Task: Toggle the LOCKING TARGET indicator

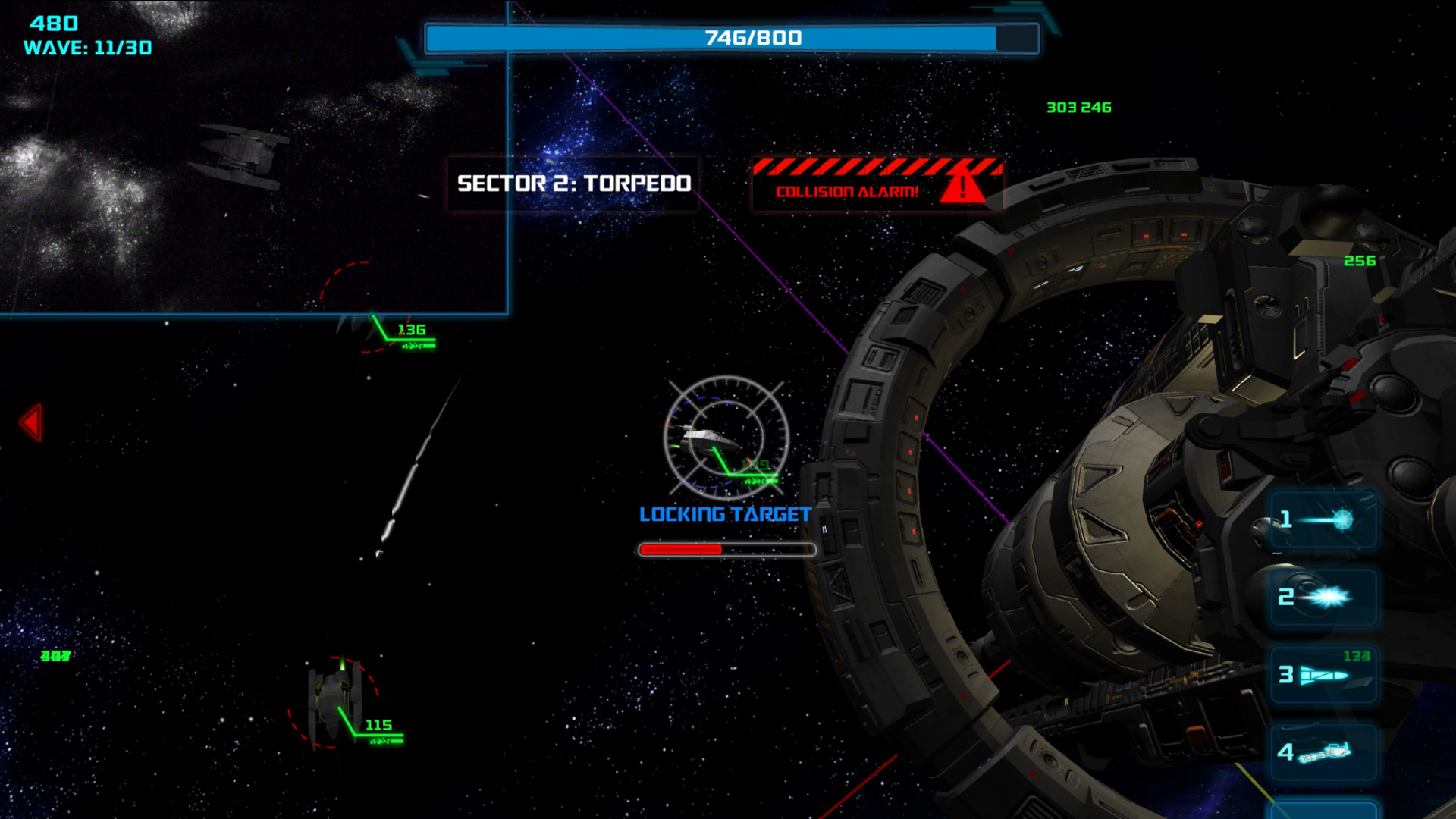Action: tap(725, 513)
